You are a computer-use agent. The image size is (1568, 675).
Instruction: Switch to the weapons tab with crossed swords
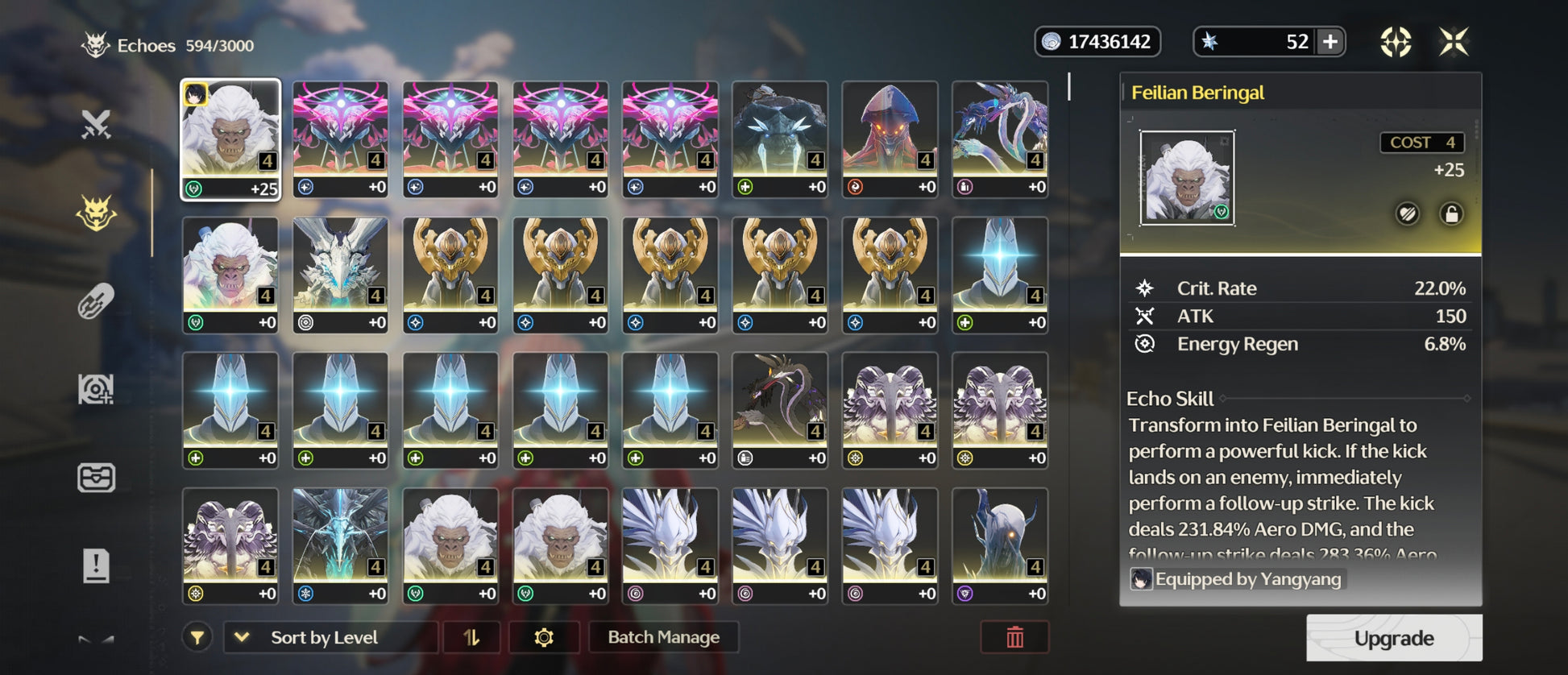(x=96, y=124)
